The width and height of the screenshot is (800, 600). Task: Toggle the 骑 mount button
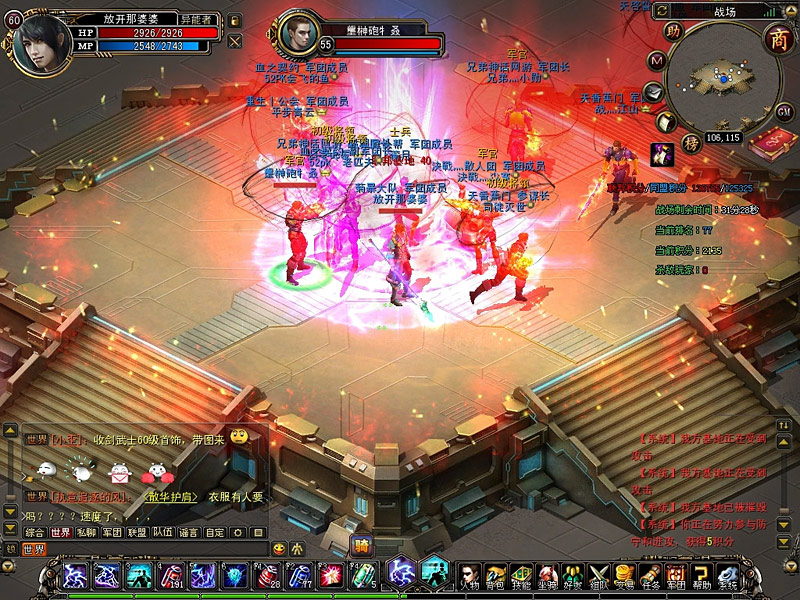tap(361, 543)
